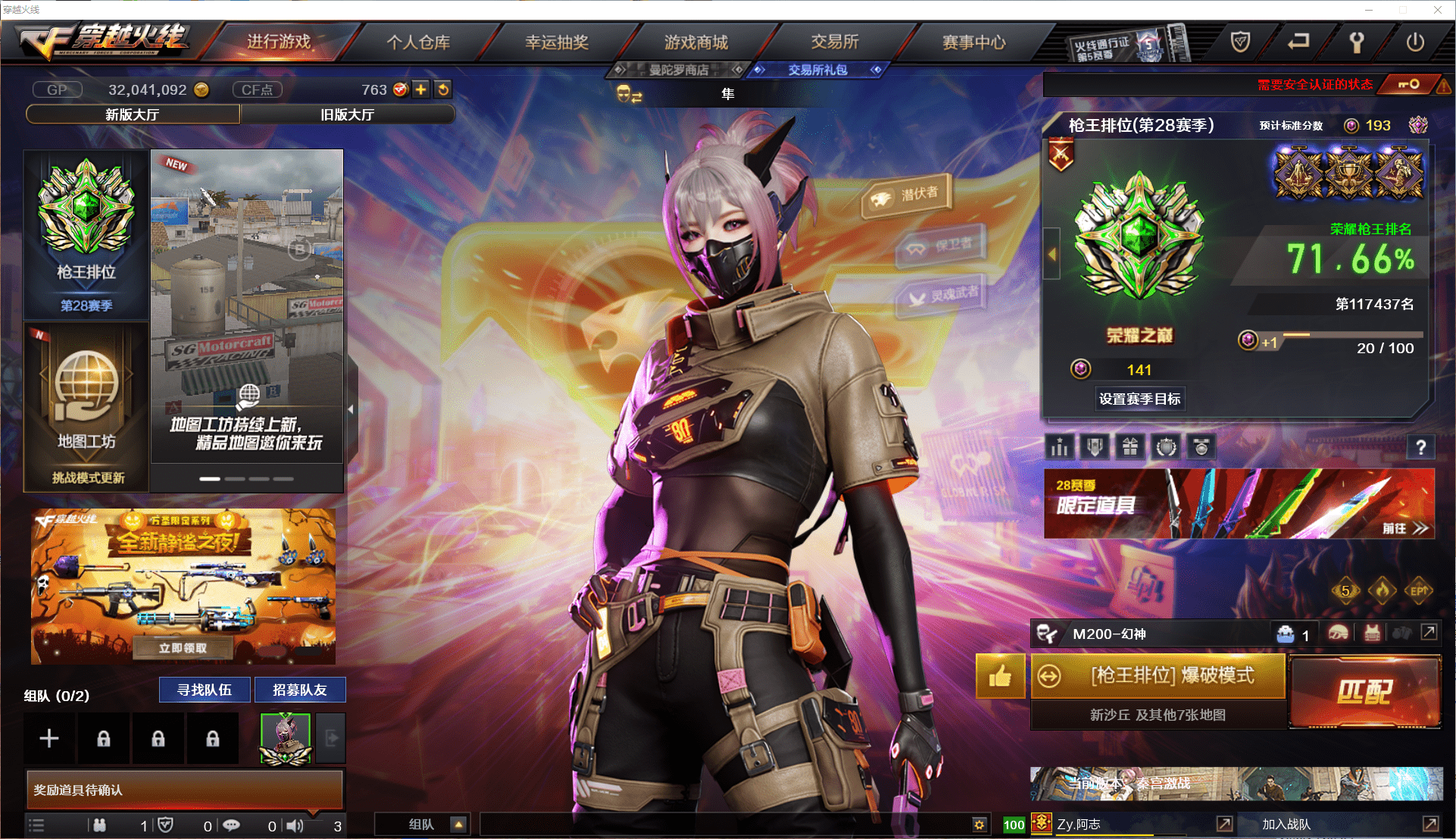Click 设置赛季目标 button
The height and width of the screenshot is (839, 1456).
1139,399
